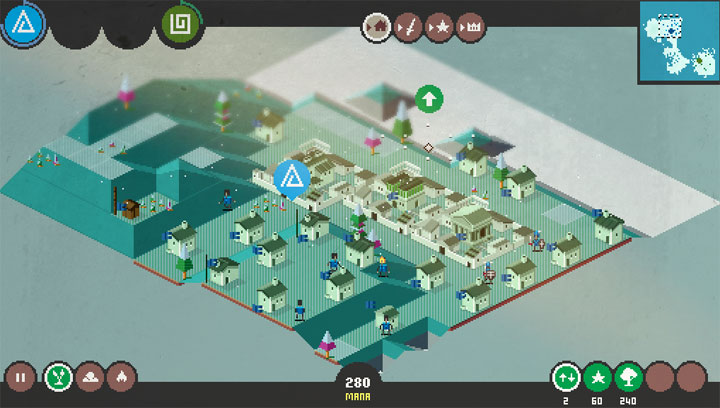The image size is (720, 408).
Task: Pause the game
Action: click(20, 377)
